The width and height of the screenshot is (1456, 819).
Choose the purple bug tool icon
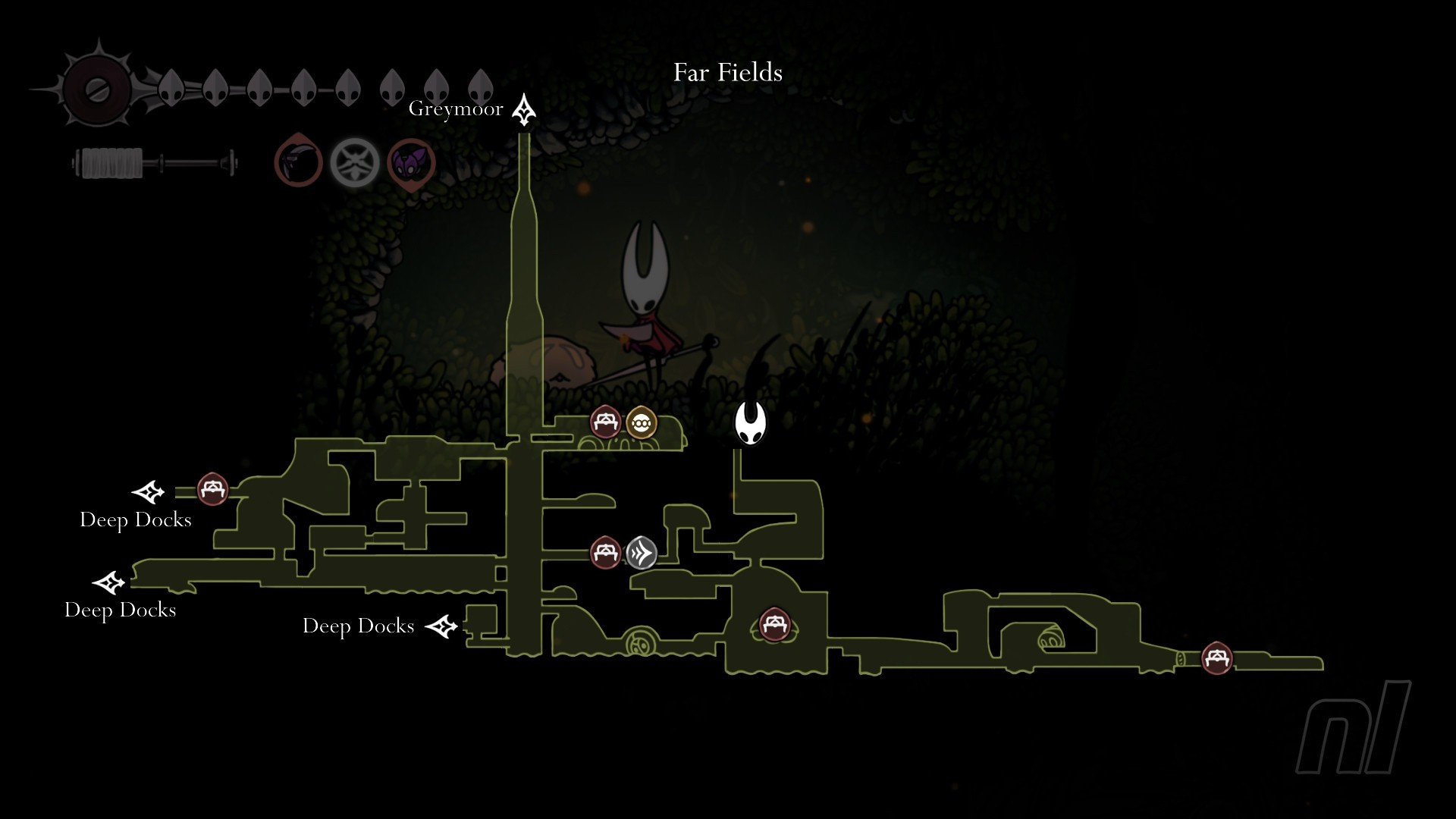(411, 162)
